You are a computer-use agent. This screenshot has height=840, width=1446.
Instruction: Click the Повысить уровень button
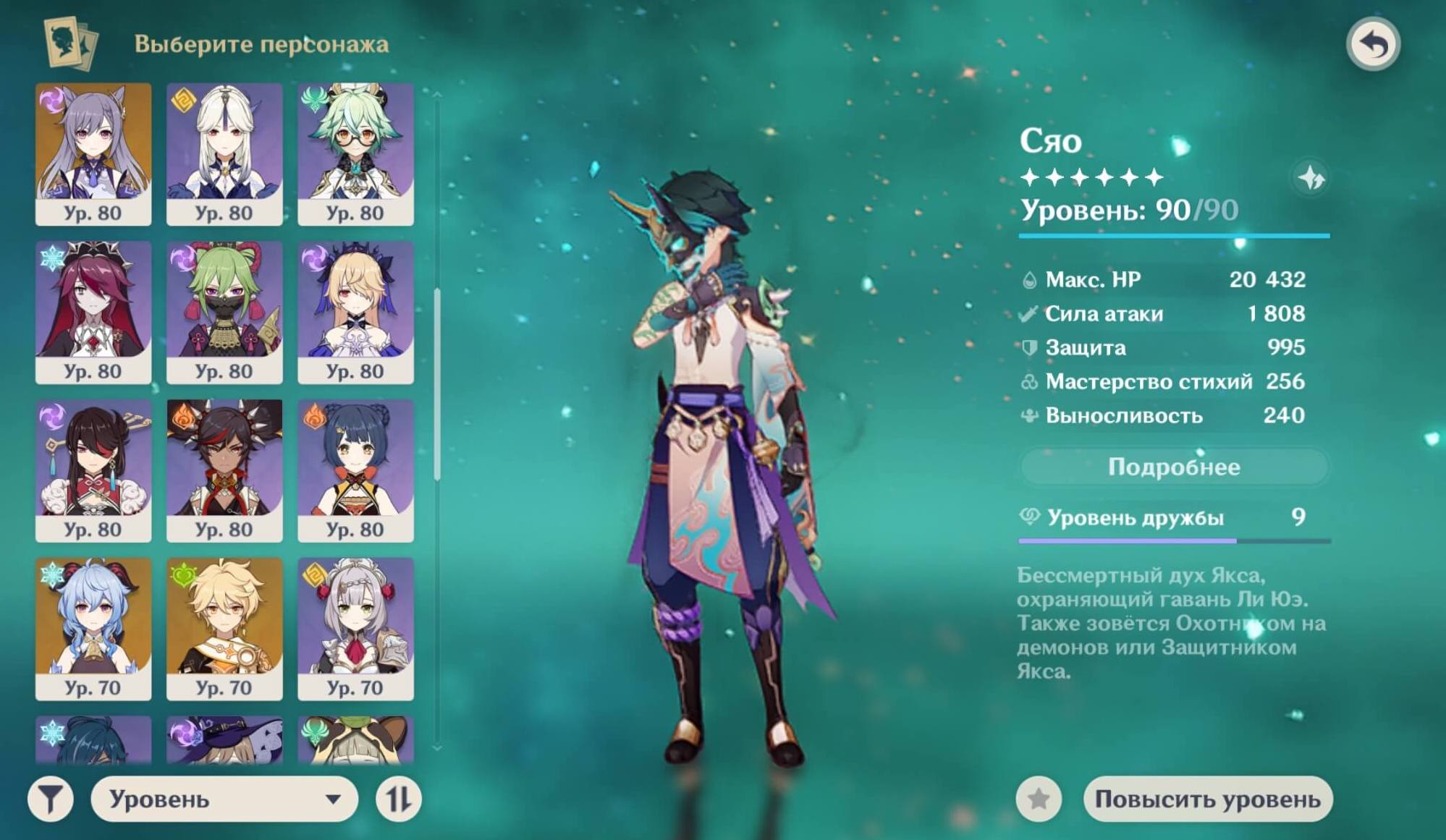(x=1207, y=799)
